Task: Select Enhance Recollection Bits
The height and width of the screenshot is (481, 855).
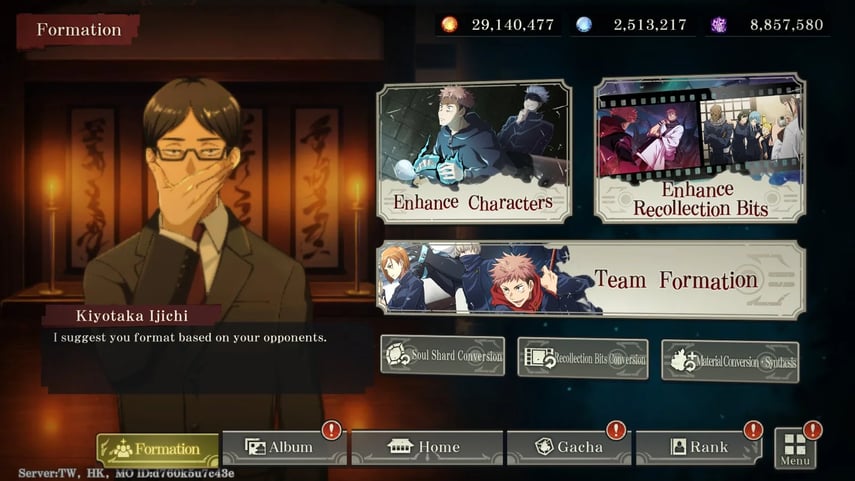Action: click(x=699, y=148)
